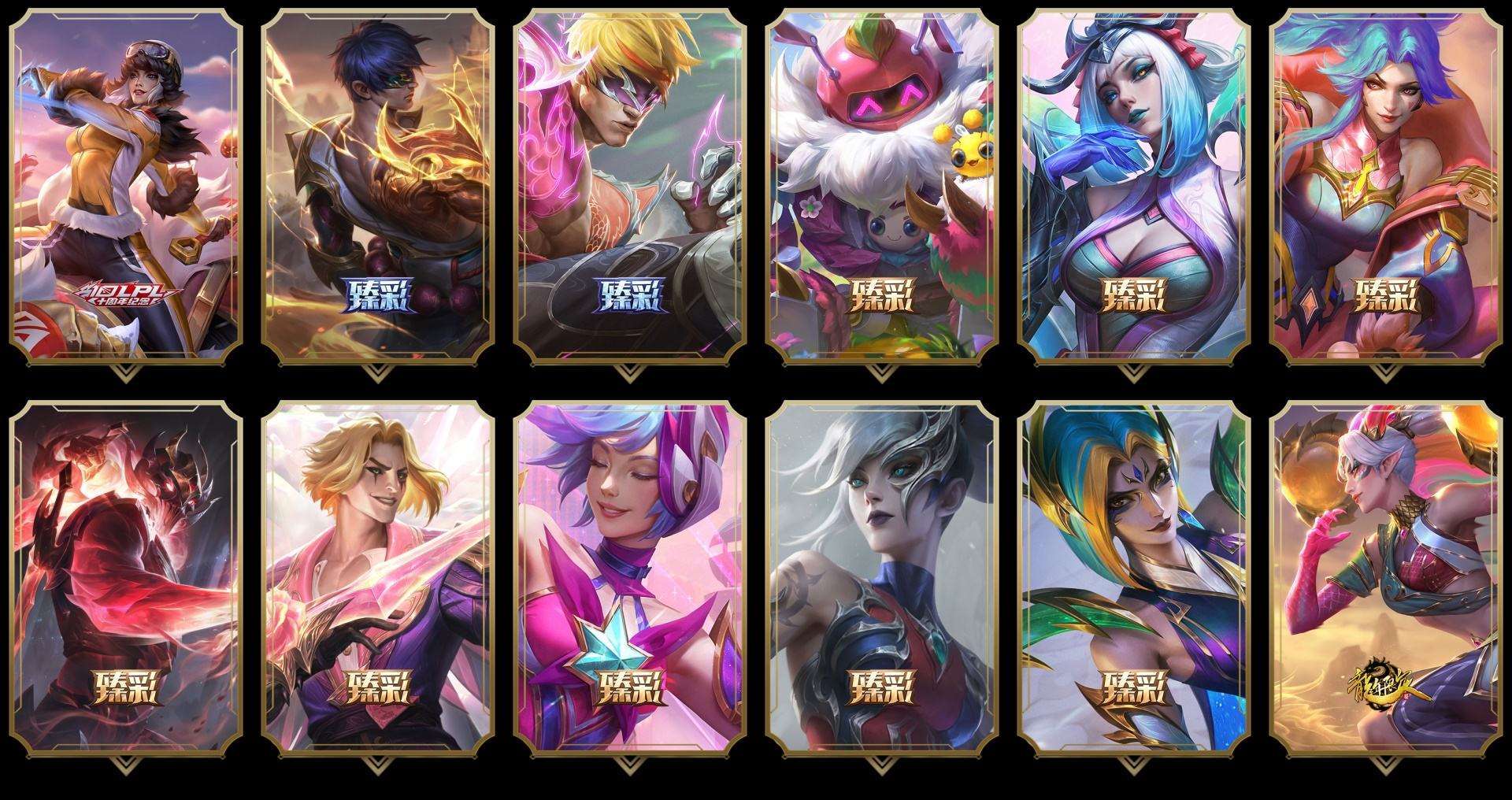
Task: Pick the blond man in purple suit card
Action: [378, 579]
